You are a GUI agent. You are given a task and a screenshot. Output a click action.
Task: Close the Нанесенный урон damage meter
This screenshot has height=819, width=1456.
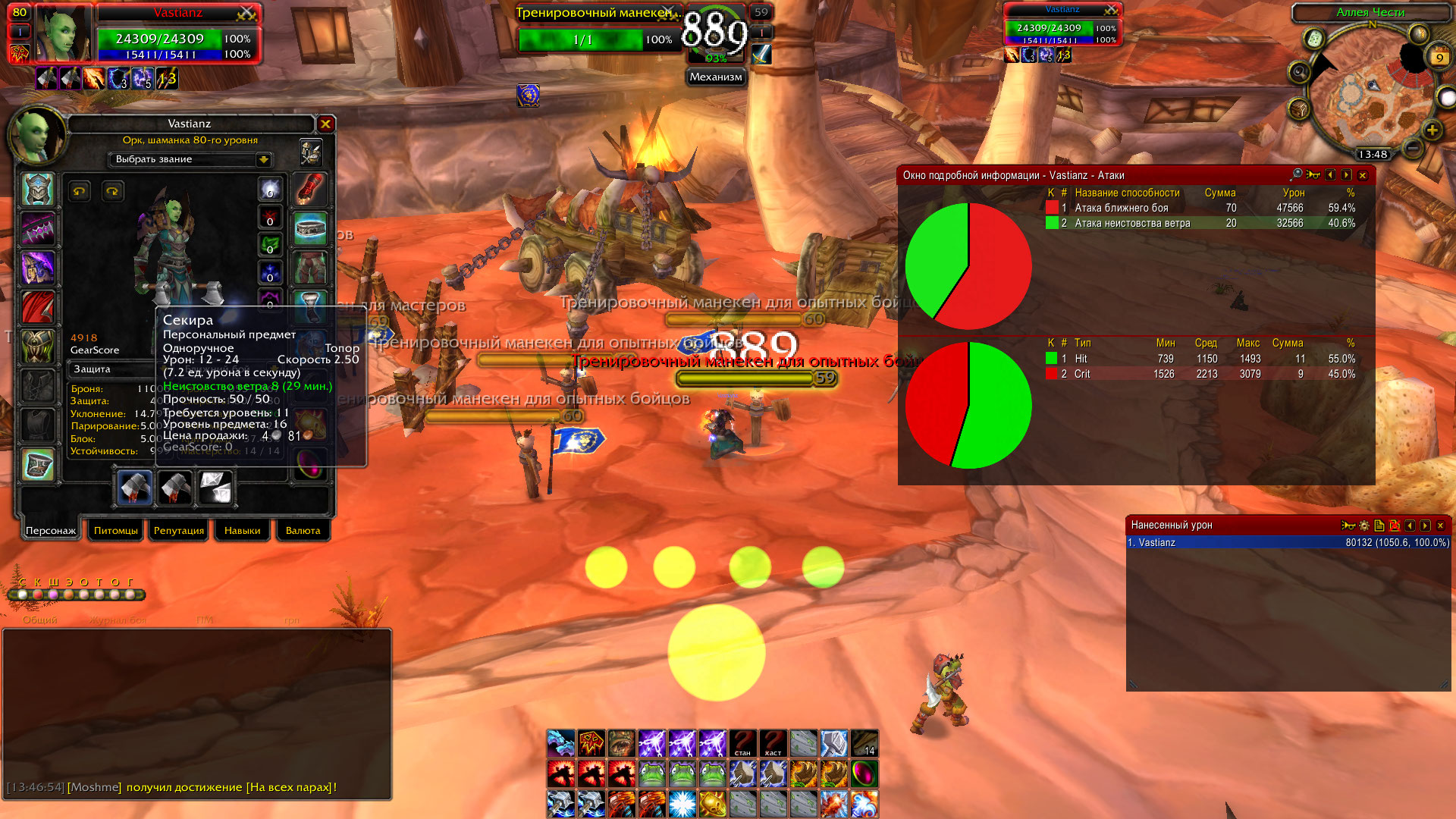point(1440,525)
